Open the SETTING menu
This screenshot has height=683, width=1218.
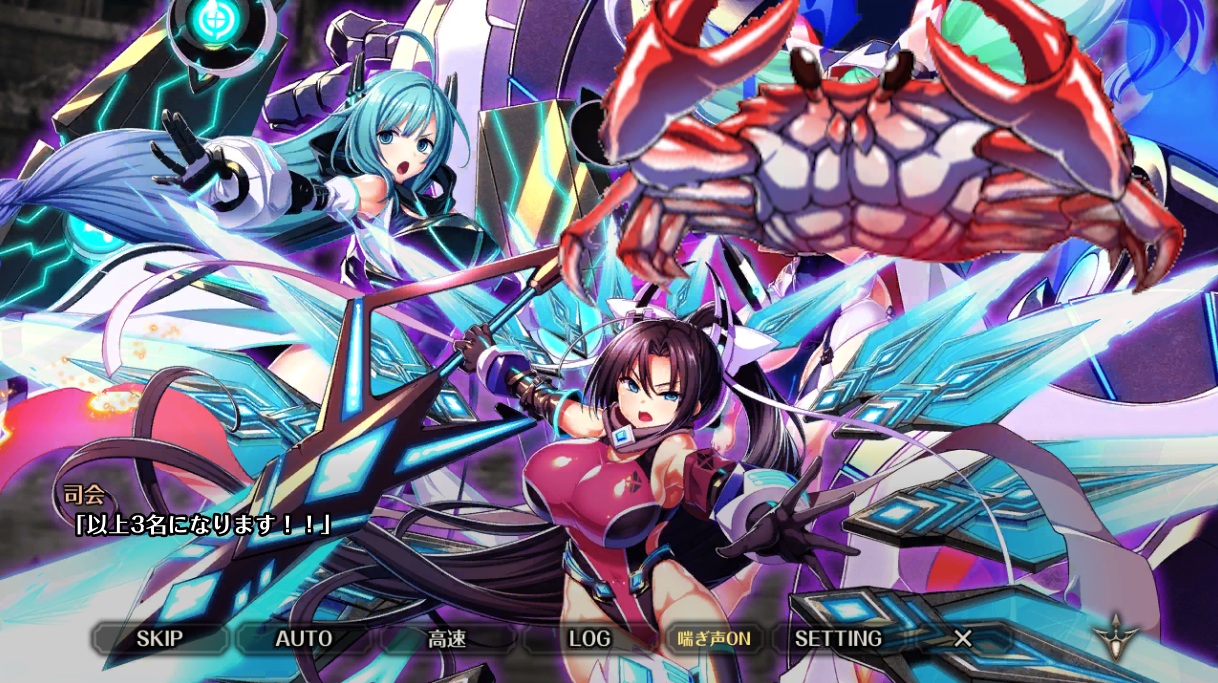[838, 638]
